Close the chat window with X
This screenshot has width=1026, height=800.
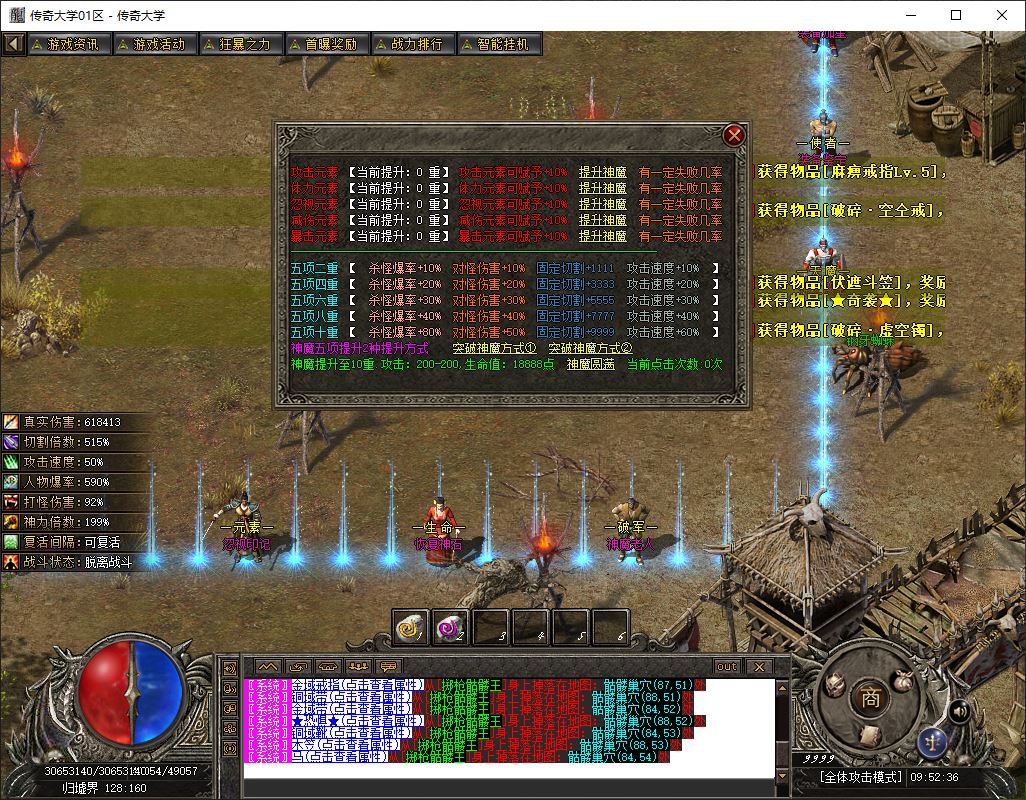[758, 666]
